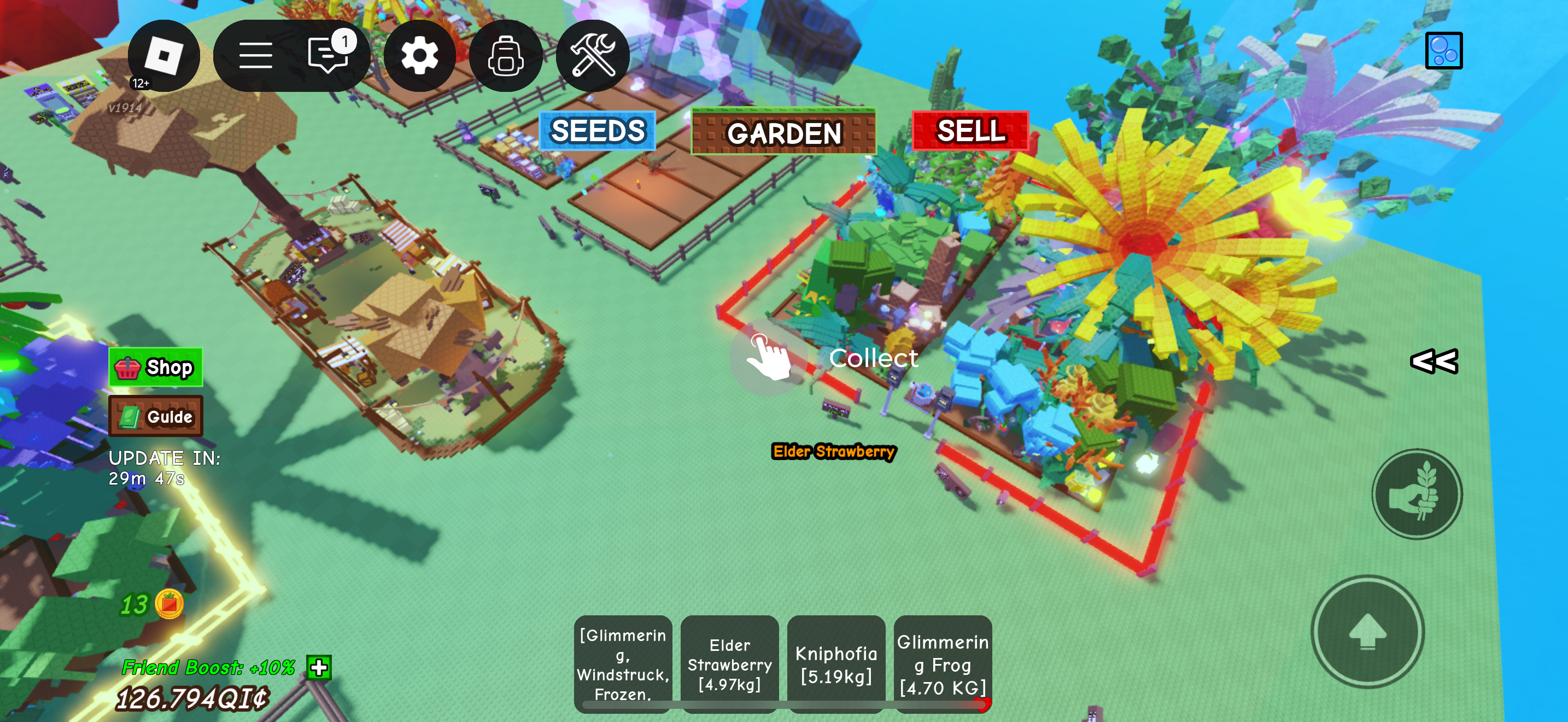
Task: Equip the Elder Strawberry 4.97kg slot
Action: pos(729,663)
